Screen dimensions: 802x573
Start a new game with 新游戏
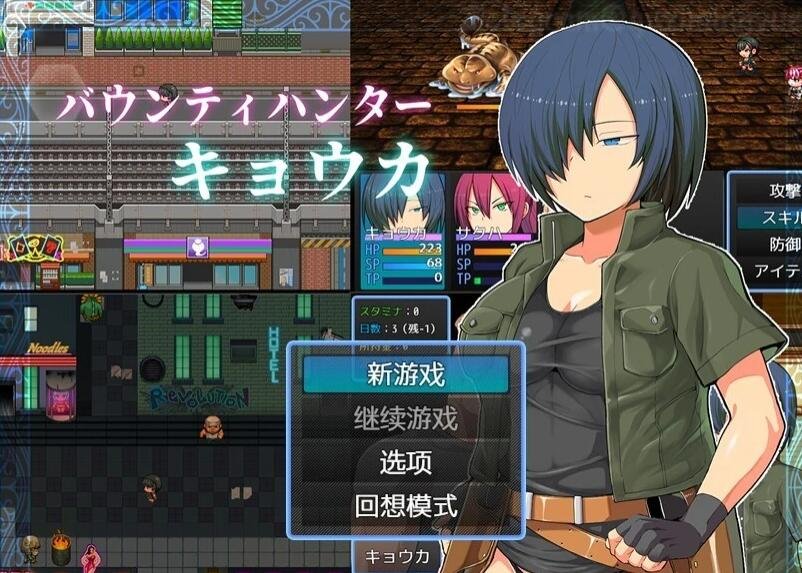point(405,376)
